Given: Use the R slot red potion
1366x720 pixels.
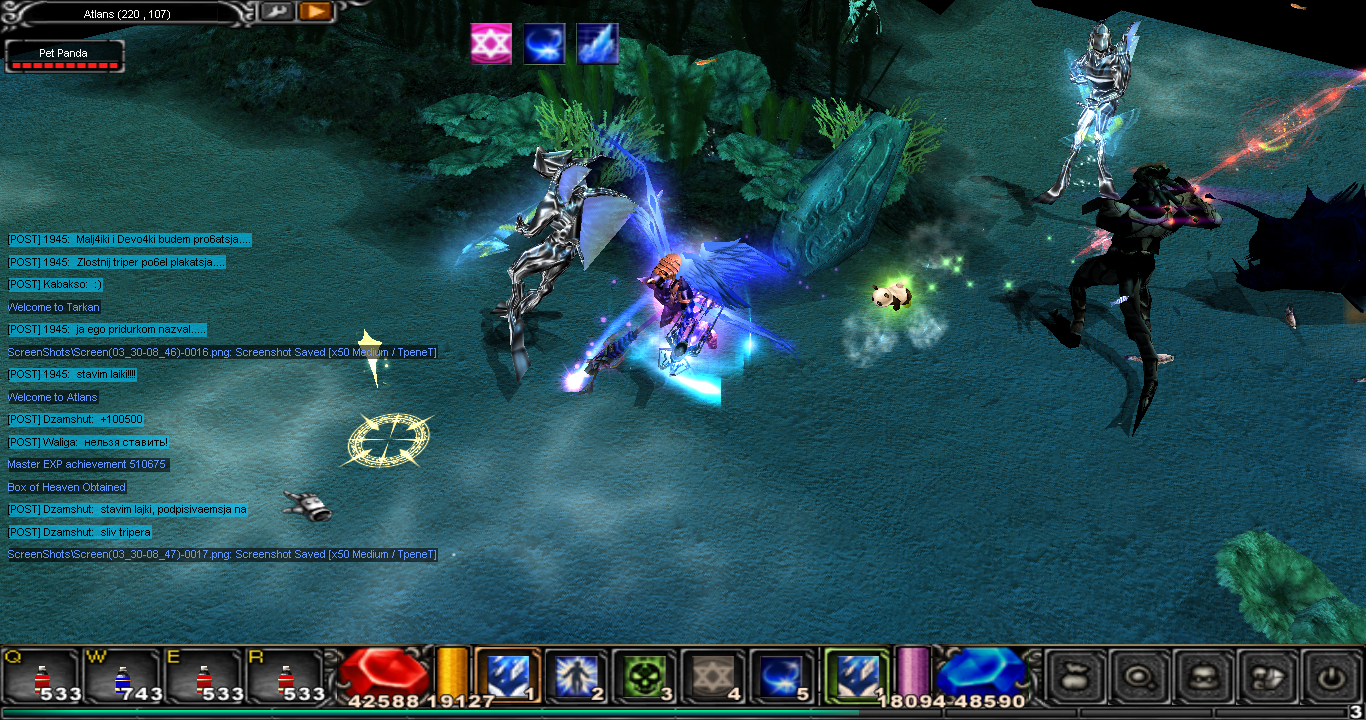Looking at the screenshot, I should coord(286,677).
